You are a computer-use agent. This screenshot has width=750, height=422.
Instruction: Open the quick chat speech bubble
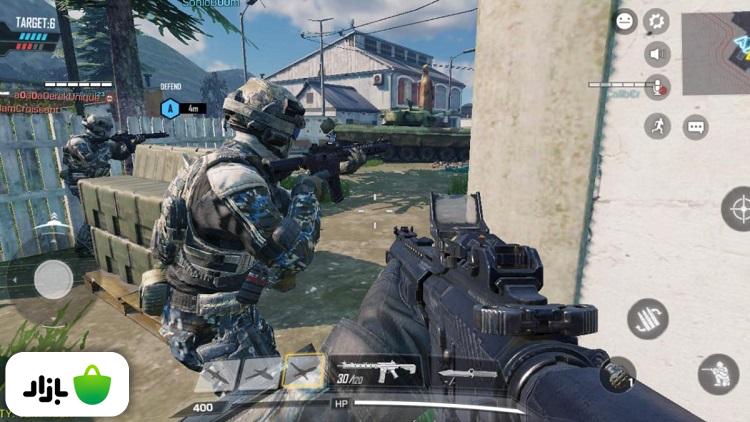pyautogui.click(x=696, y=126)
